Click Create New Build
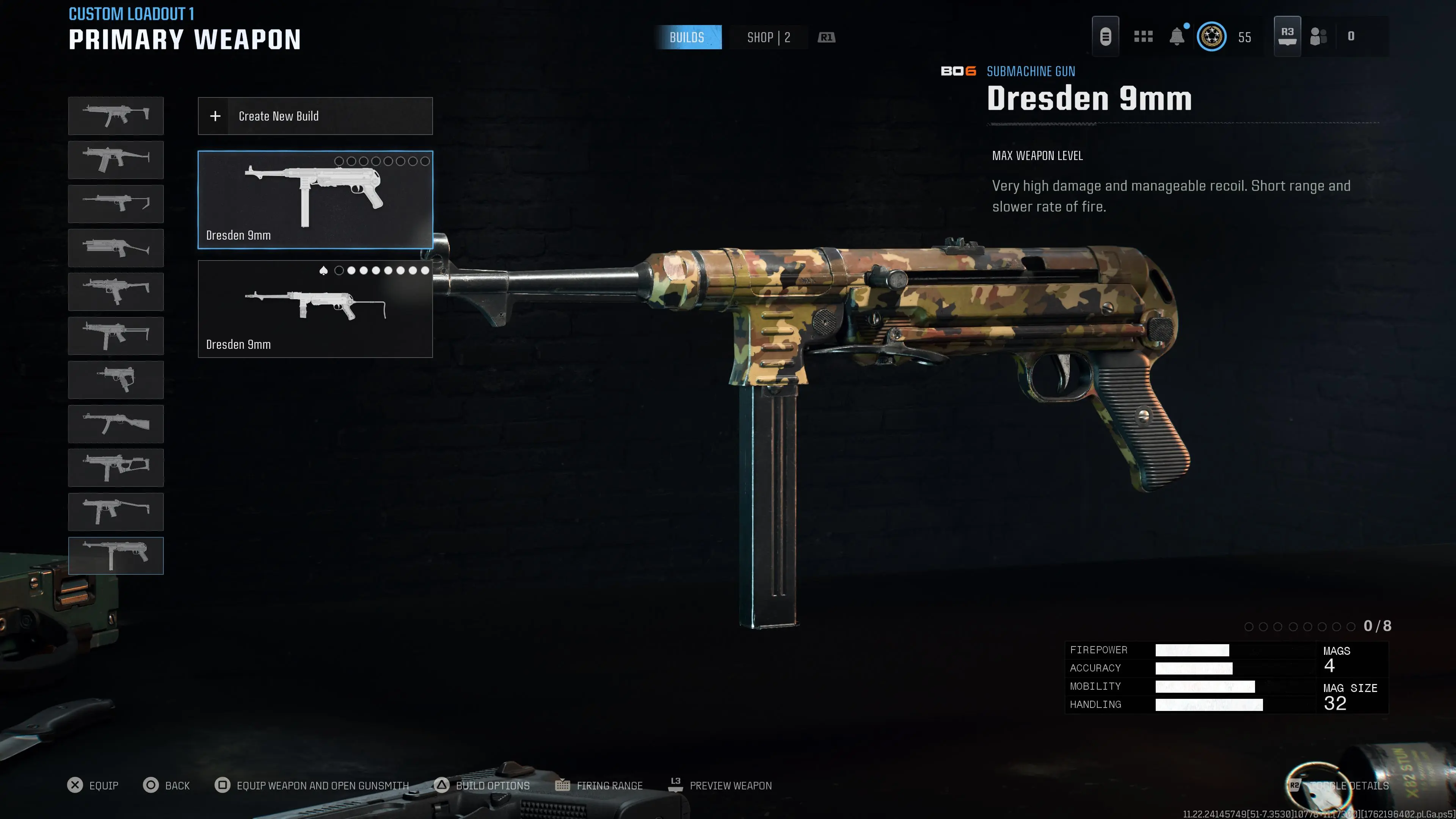 coord(315,116)
